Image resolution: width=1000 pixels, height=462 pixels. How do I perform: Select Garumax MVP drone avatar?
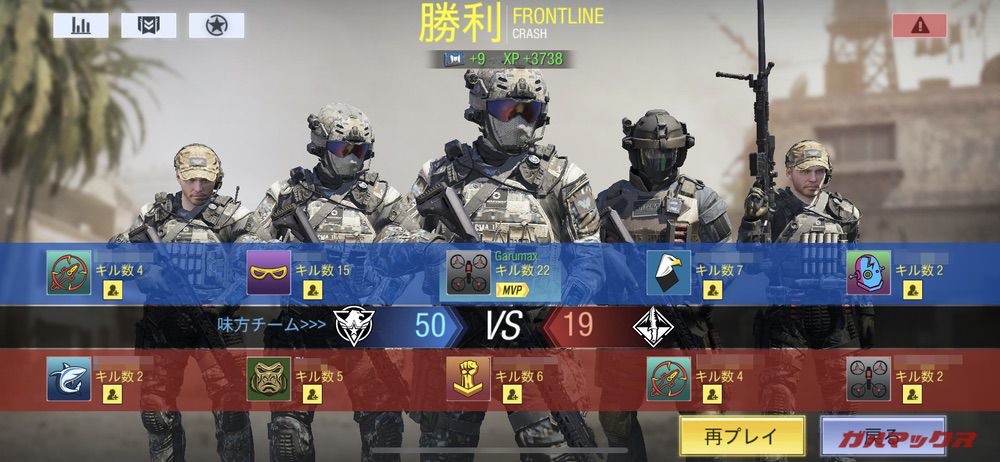(468, 273)
